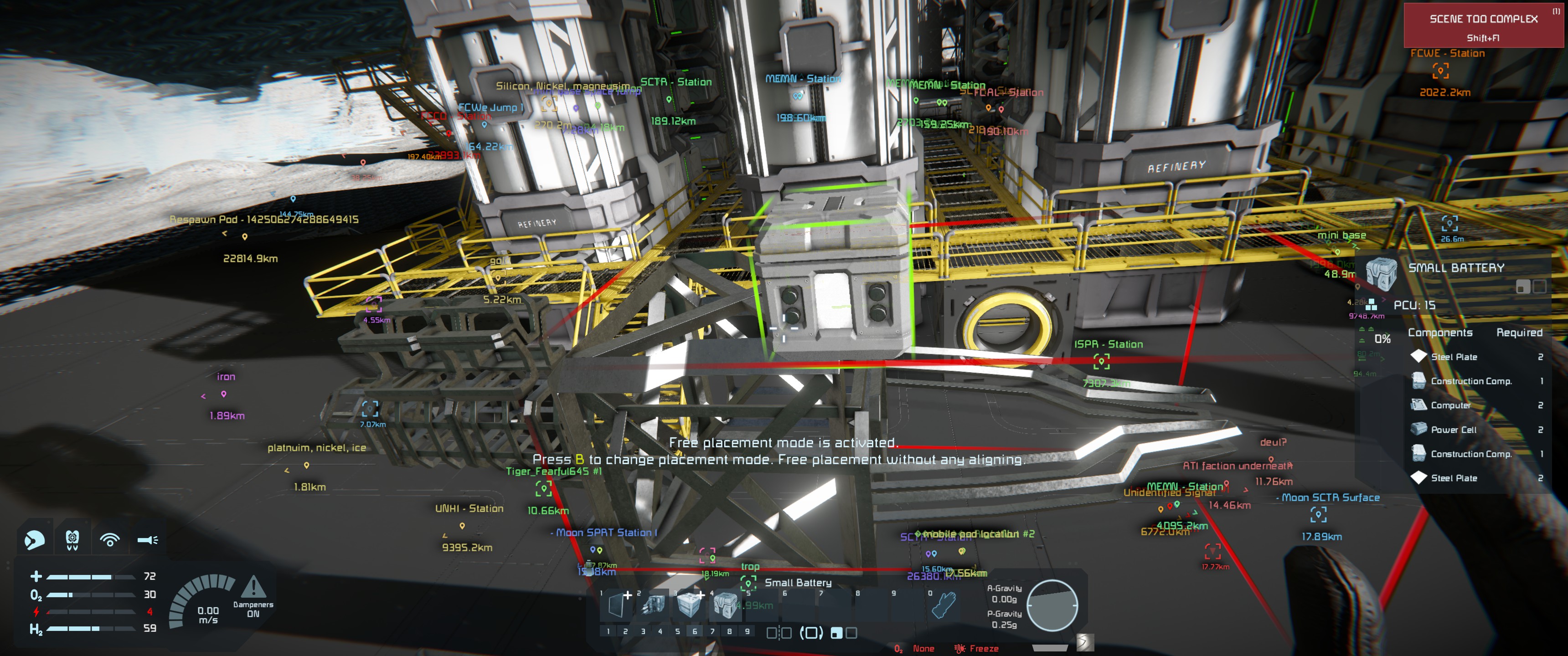This screenshot has height=656, width=1568.
Task: Choose the flat panel block in slot 1
Action: click(617, 606)
